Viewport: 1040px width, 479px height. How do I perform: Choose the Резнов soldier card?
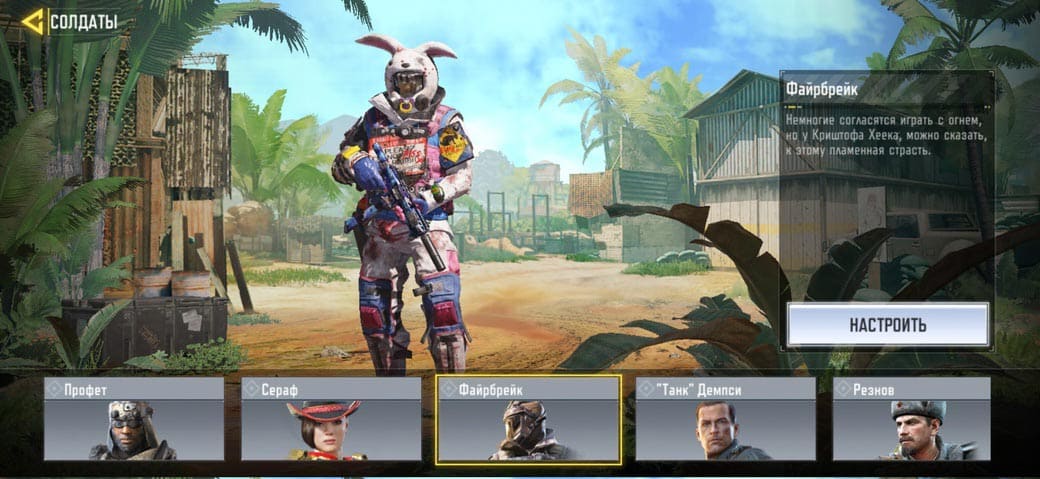tap(911, 419)
